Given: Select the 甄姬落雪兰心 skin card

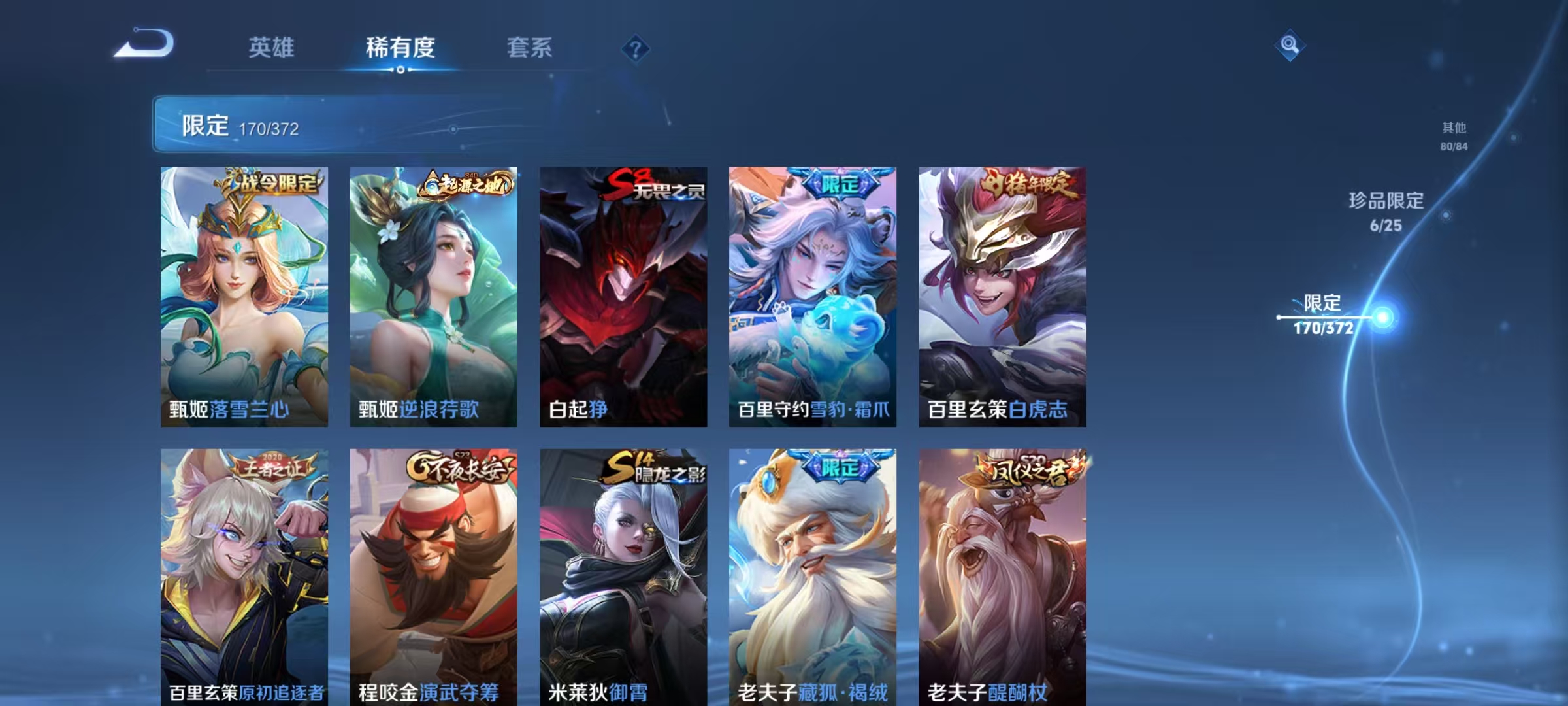Looking at the screenshot, I should tap(245, 294).
